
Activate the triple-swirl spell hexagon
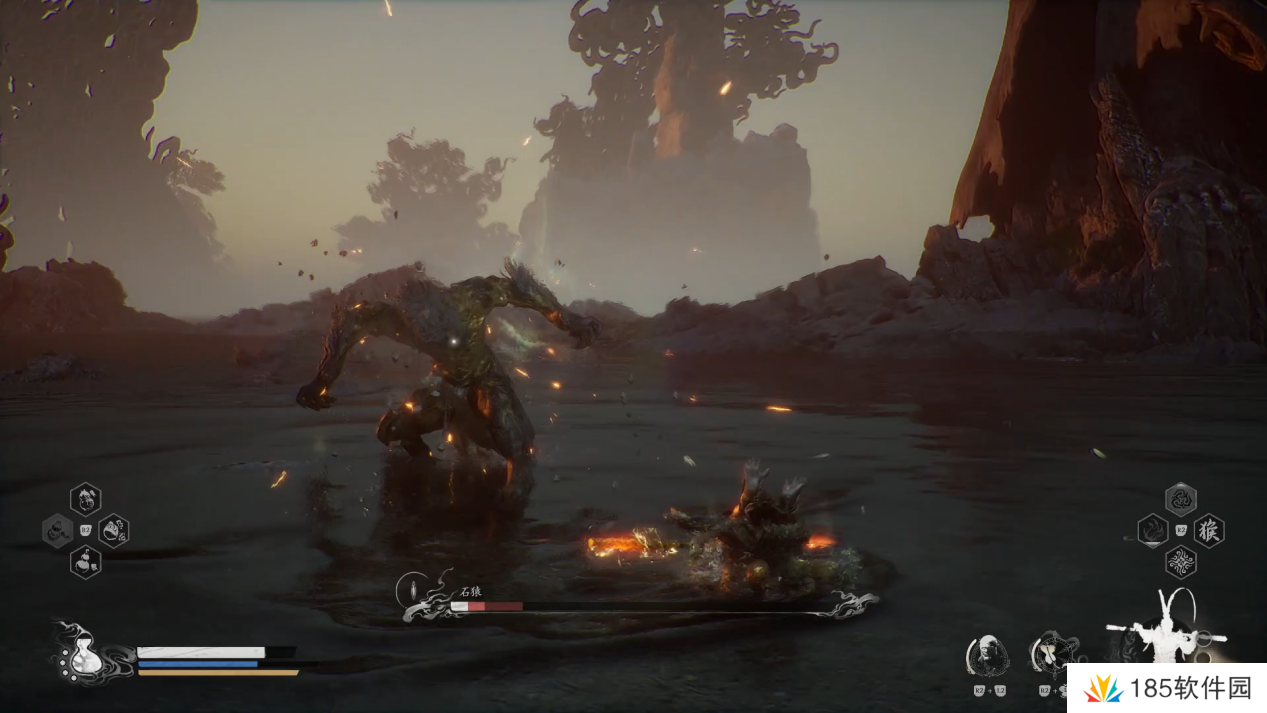click(1181, 498)
